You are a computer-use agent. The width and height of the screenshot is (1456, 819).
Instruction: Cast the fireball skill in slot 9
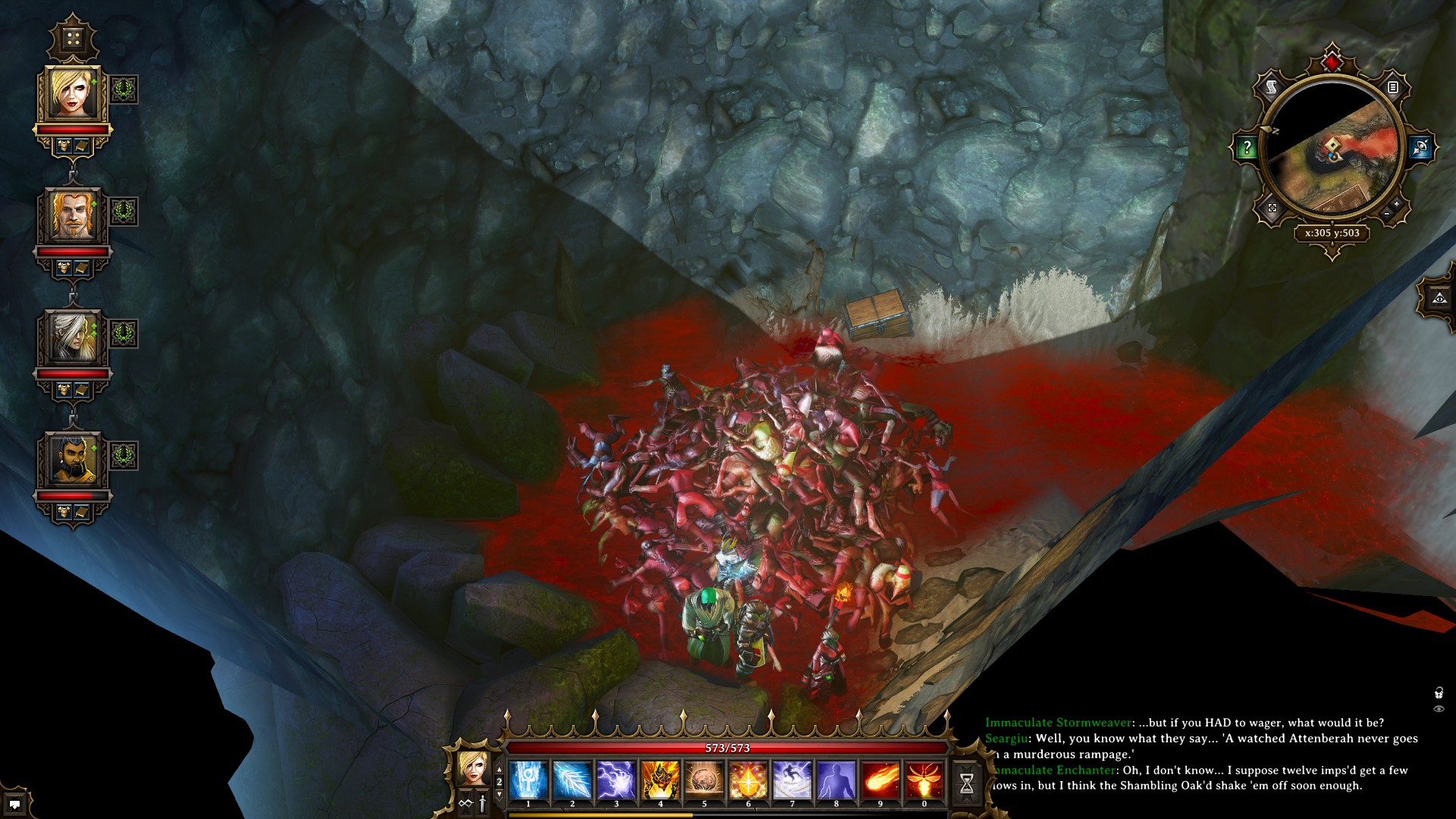pyautogui.click(x=880, y=780)
